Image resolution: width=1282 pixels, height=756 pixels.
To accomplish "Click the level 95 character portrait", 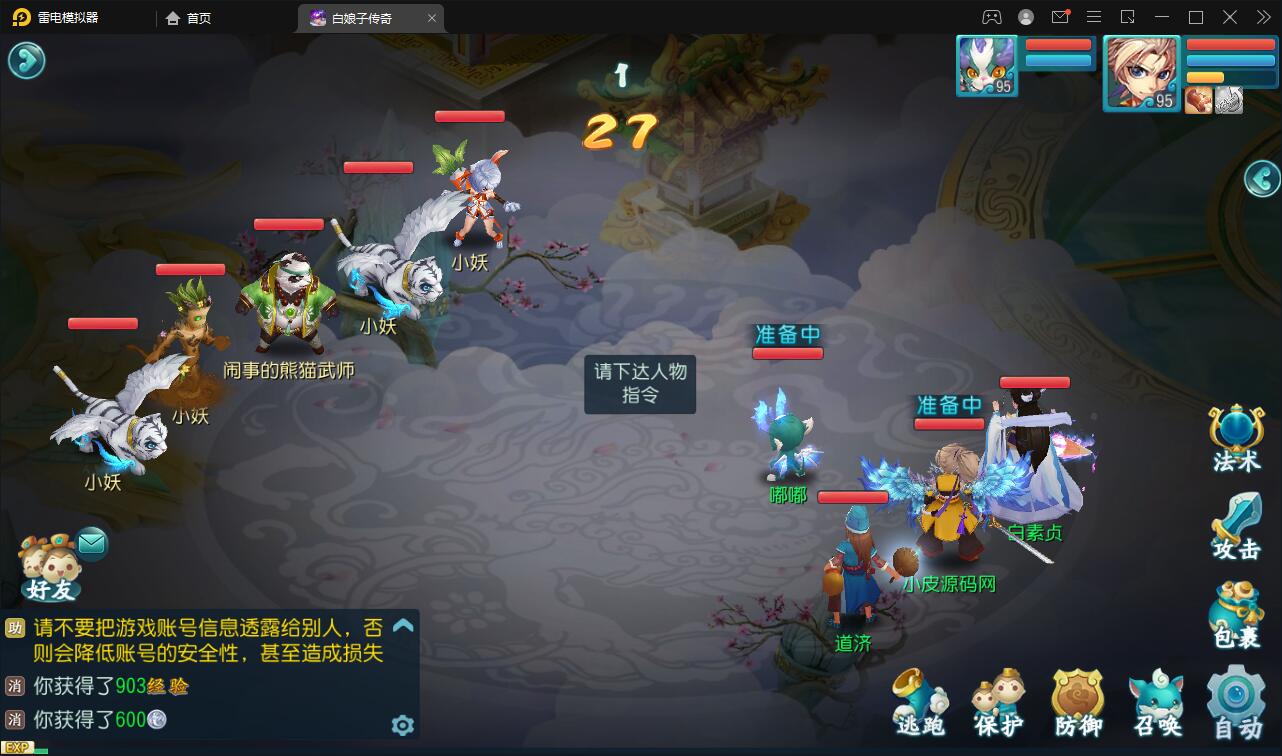I will click(1141, 72).
